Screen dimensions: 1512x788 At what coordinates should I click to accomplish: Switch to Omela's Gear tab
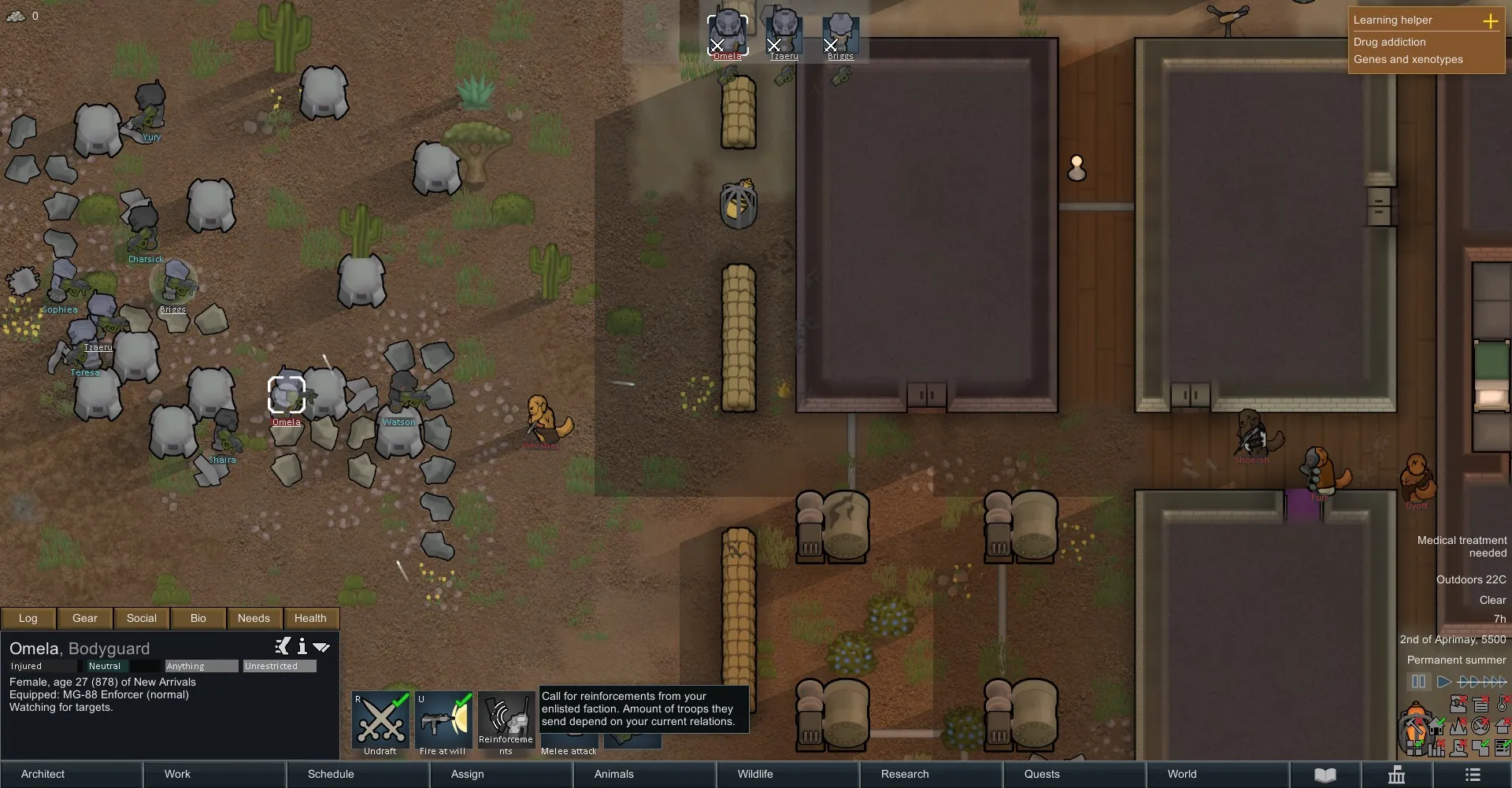[x=85, y=618]
